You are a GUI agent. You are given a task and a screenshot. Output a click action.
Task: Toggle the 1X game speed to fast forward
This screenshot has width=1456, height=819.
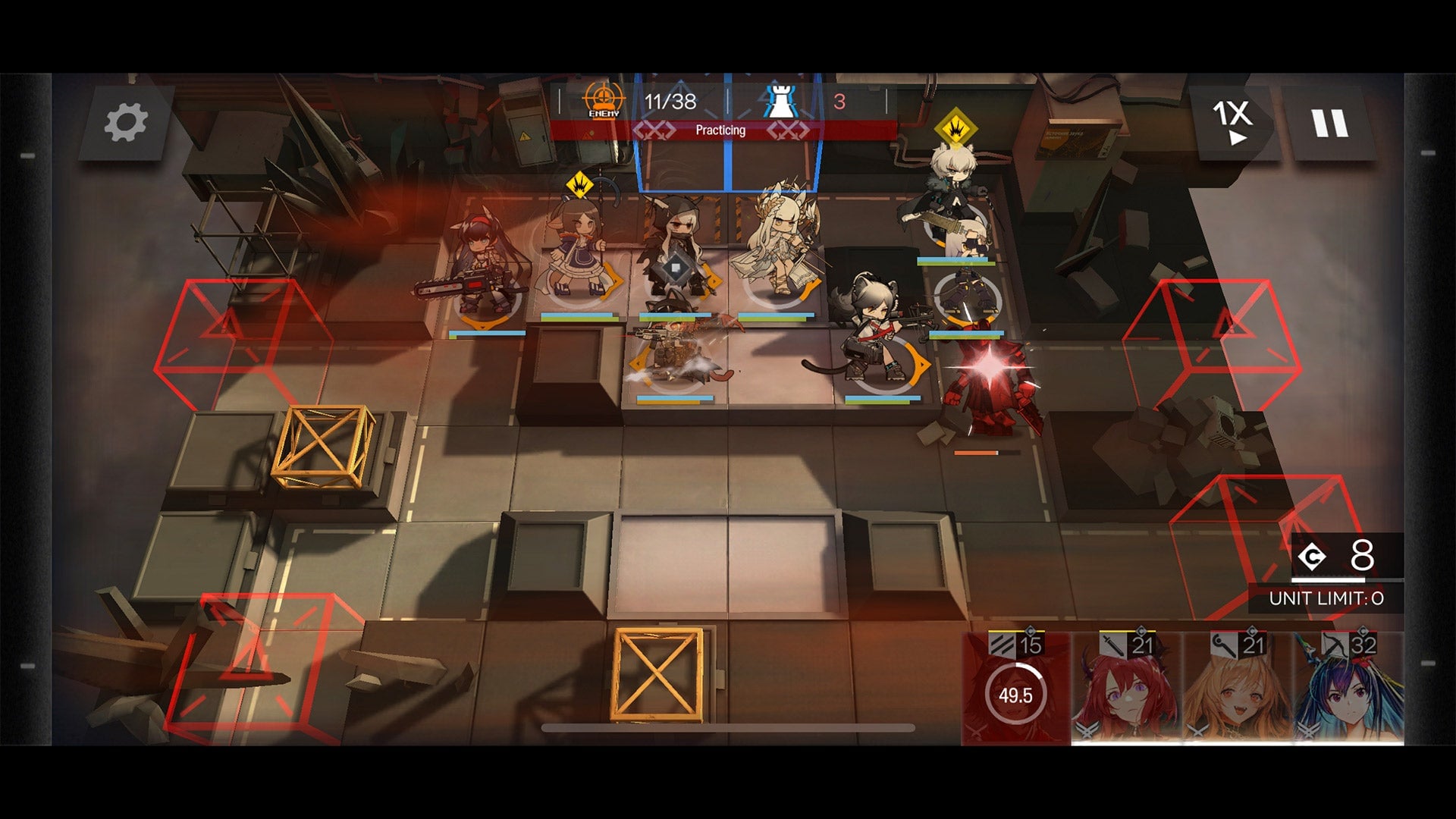pos(1232,121)
